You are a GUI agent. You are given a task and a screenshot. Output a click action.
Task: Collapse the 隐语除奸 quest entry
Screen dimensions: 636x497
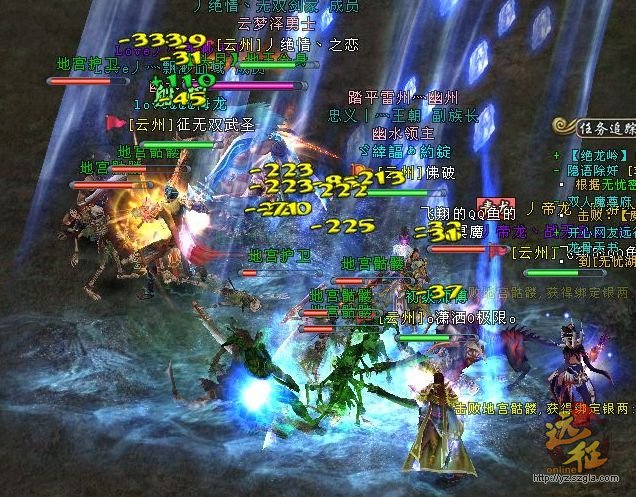[x=556, y=170]
